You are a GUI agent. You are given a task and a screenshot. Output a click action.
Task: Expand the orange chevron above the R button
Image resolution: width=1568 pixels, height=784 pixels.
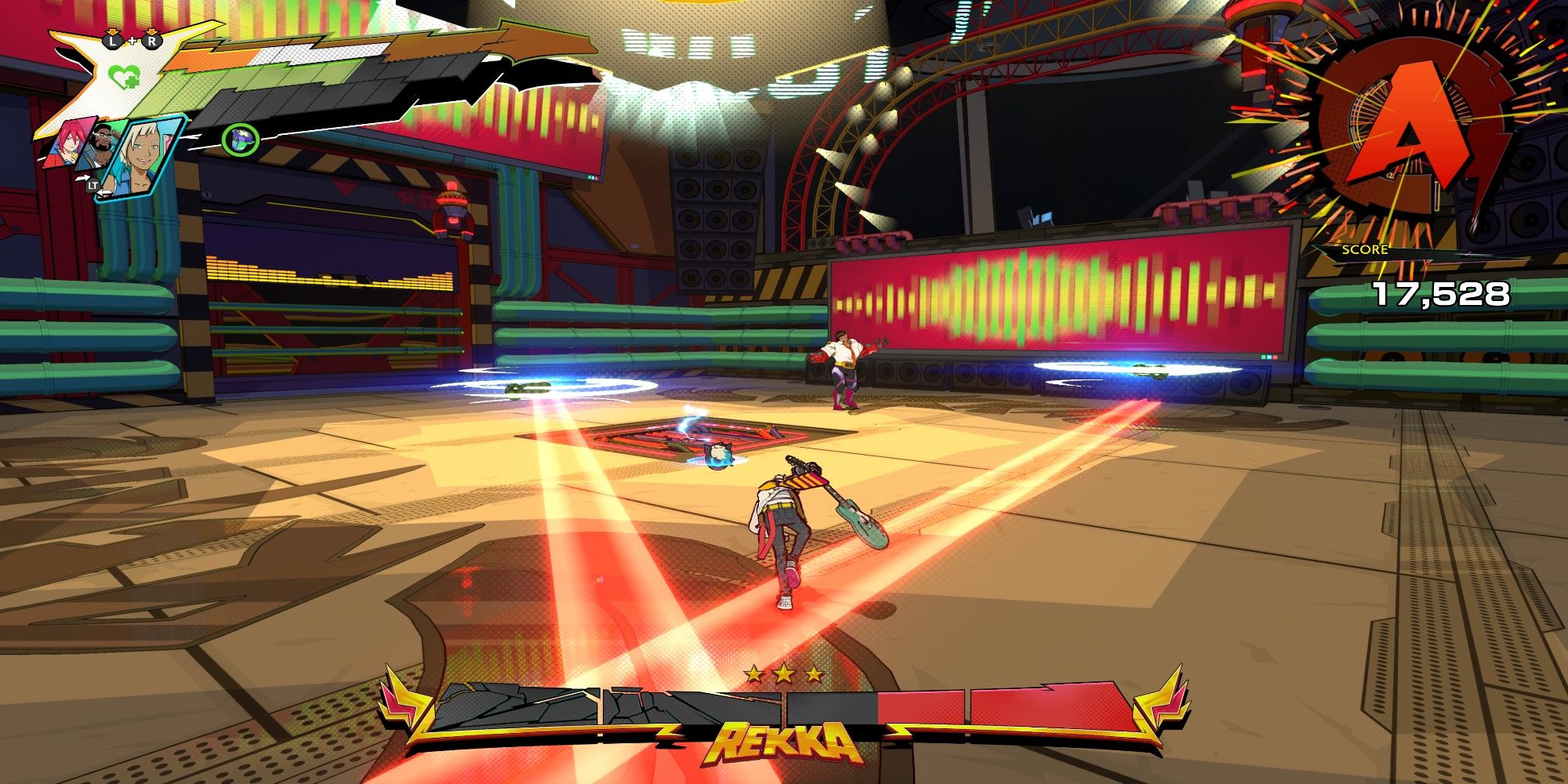coord(151,33)
